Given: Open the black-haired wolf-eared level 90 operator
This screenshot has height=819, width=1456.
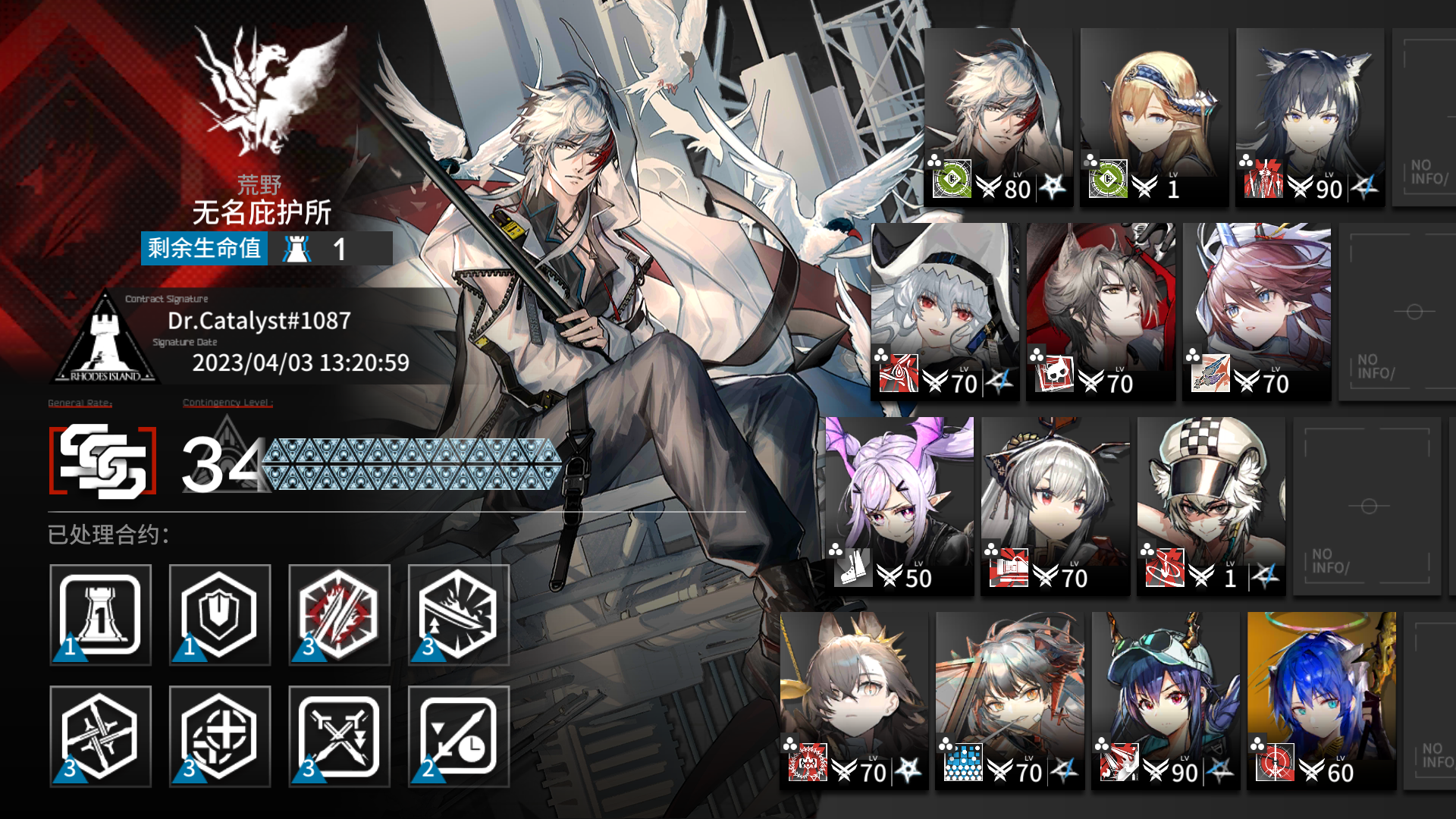Looking at the screenshot, I should (1310, 118).
